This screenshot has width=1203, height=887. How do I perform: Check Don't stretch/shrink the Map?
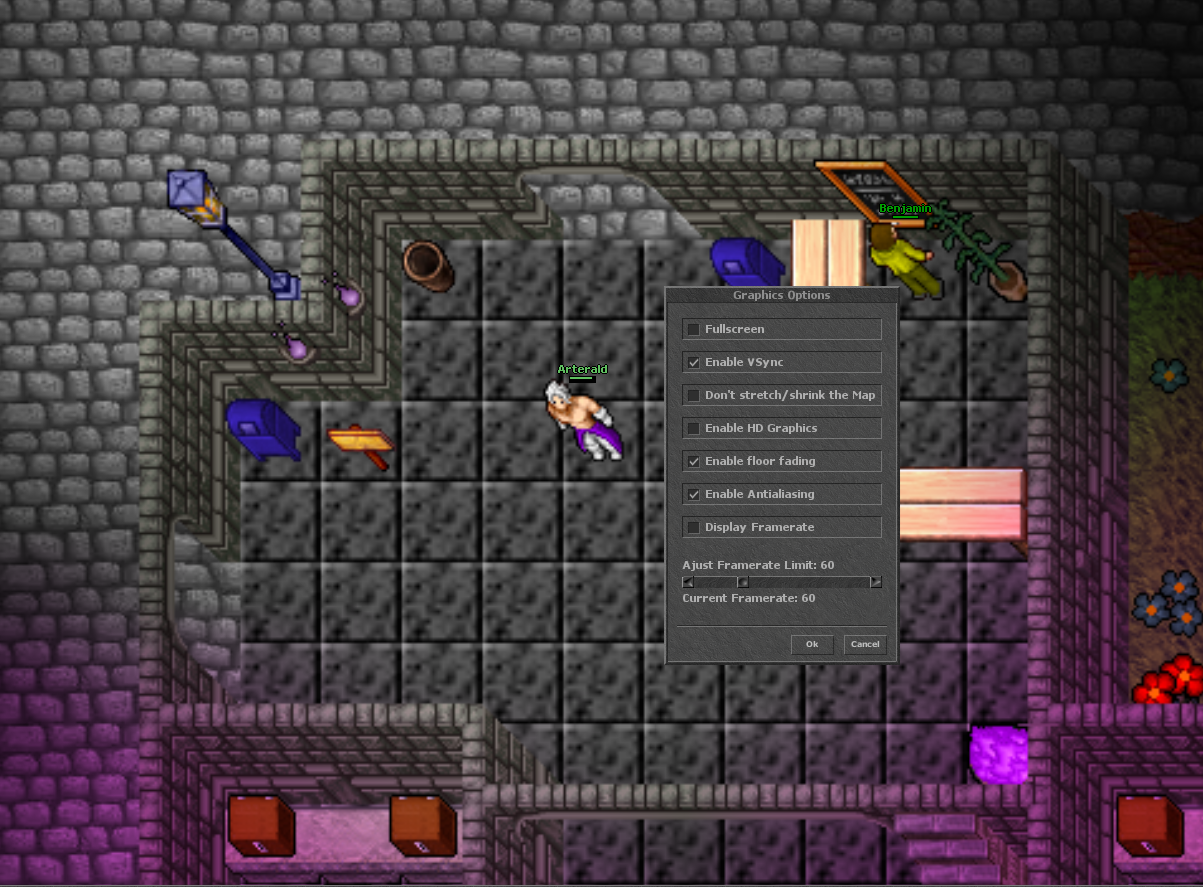(693, 395)
